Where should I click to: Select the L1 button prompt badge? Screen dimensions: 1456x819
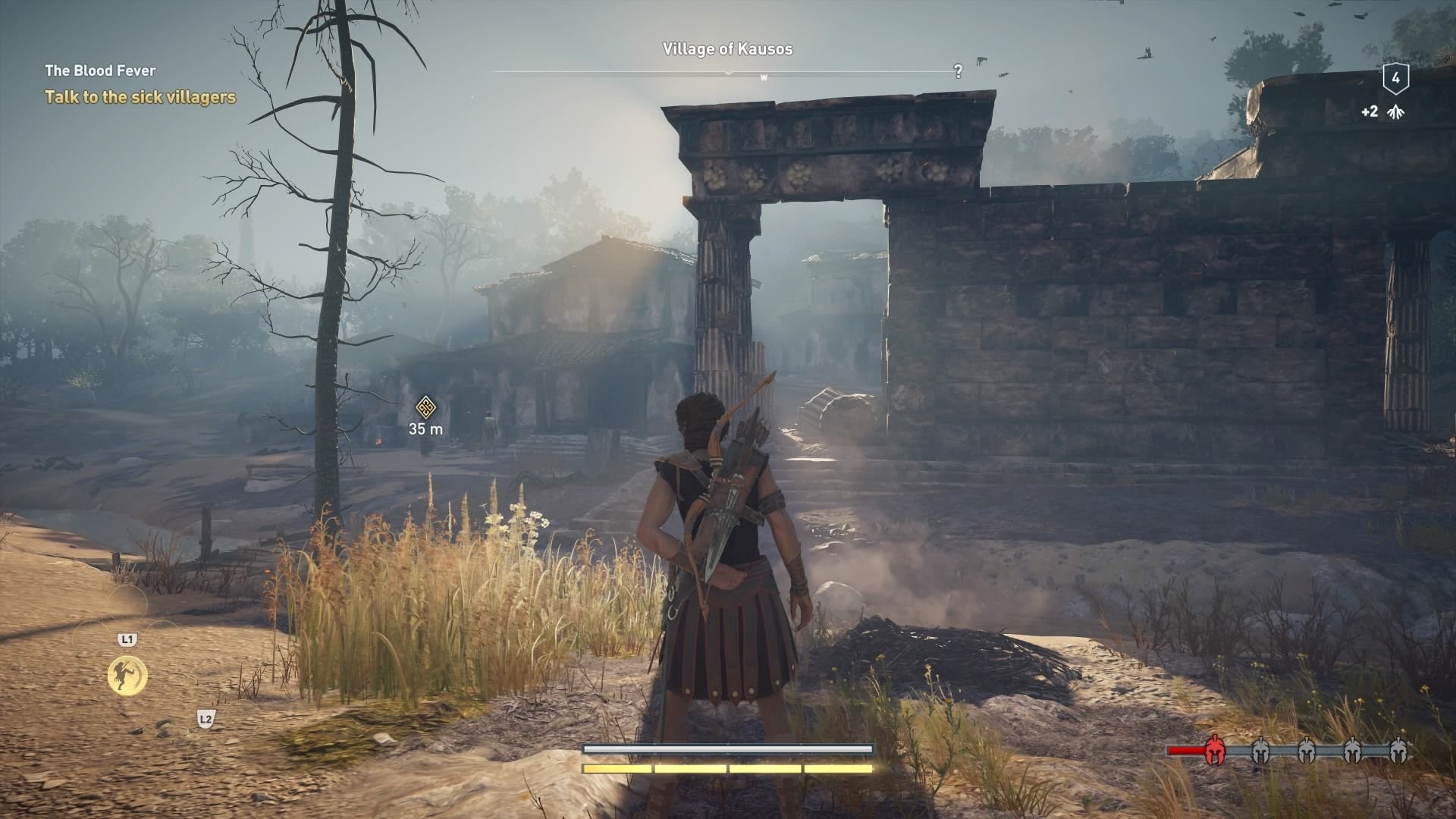129,639
